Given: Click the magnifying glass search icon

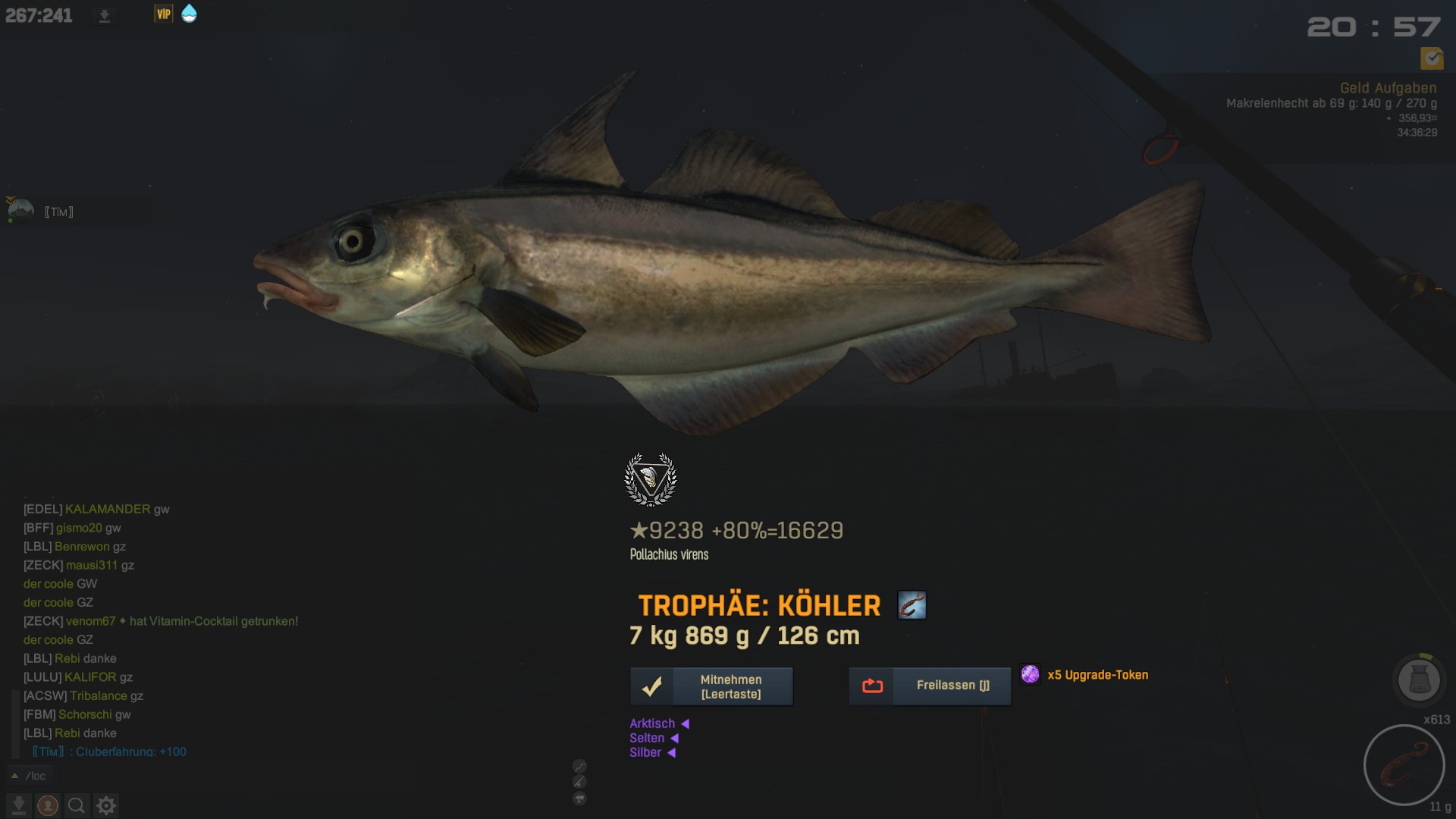Looking at the screenshot, I should click(77, 805).
